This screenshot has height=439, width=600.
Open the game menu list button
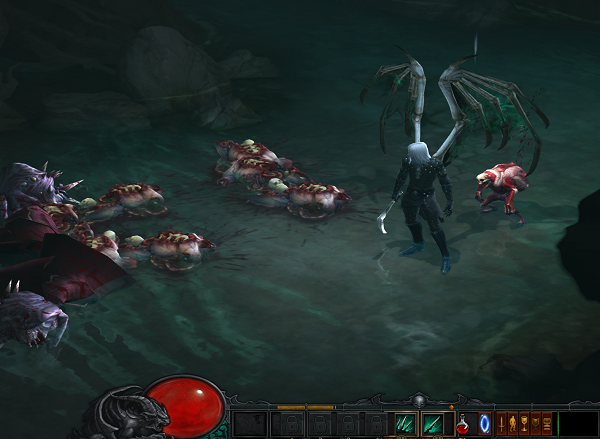tap(546, 424)
